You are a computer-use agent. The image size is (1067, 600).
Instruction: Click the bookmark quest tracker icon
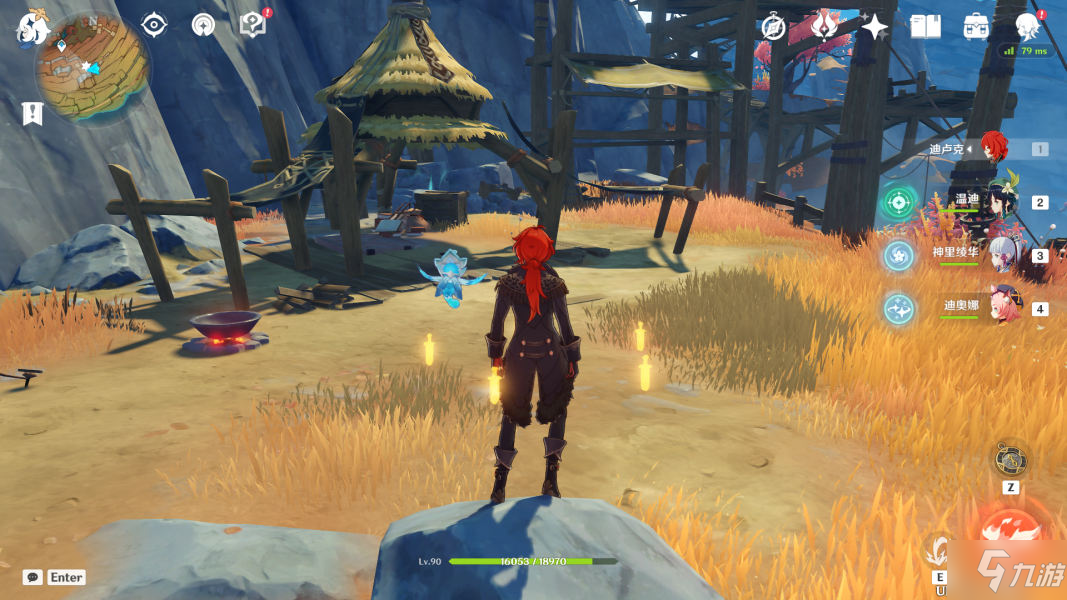[x=33, y=113]
